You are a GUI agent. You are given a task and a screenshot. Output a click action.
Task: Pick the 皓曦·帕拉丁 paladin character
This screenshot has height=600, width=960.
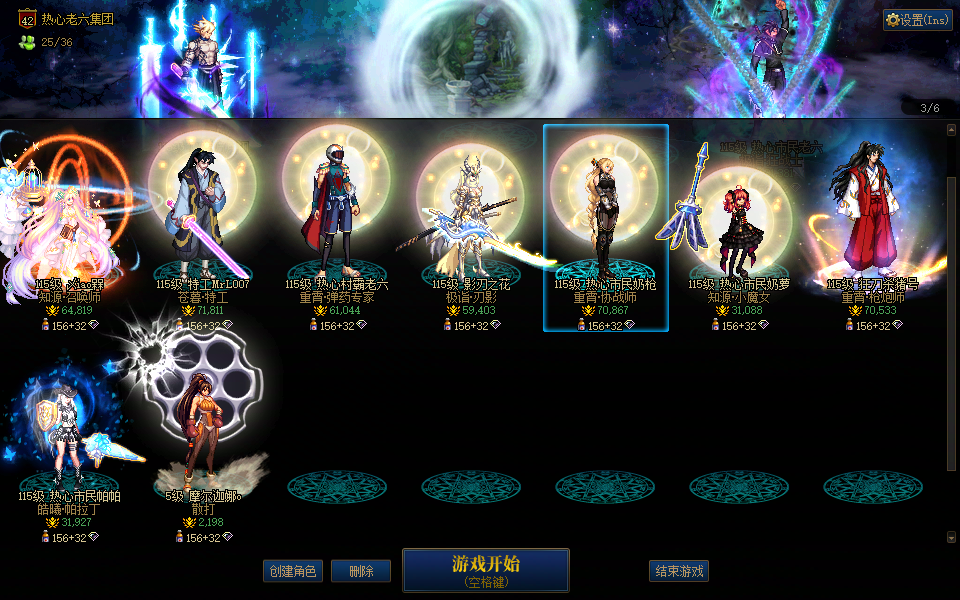[68, 440]
